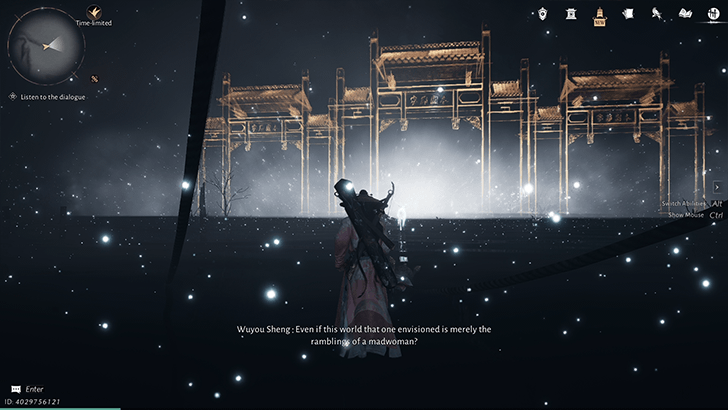
Task: Open the open book journal icon
Action: click(x=685, y=14)
